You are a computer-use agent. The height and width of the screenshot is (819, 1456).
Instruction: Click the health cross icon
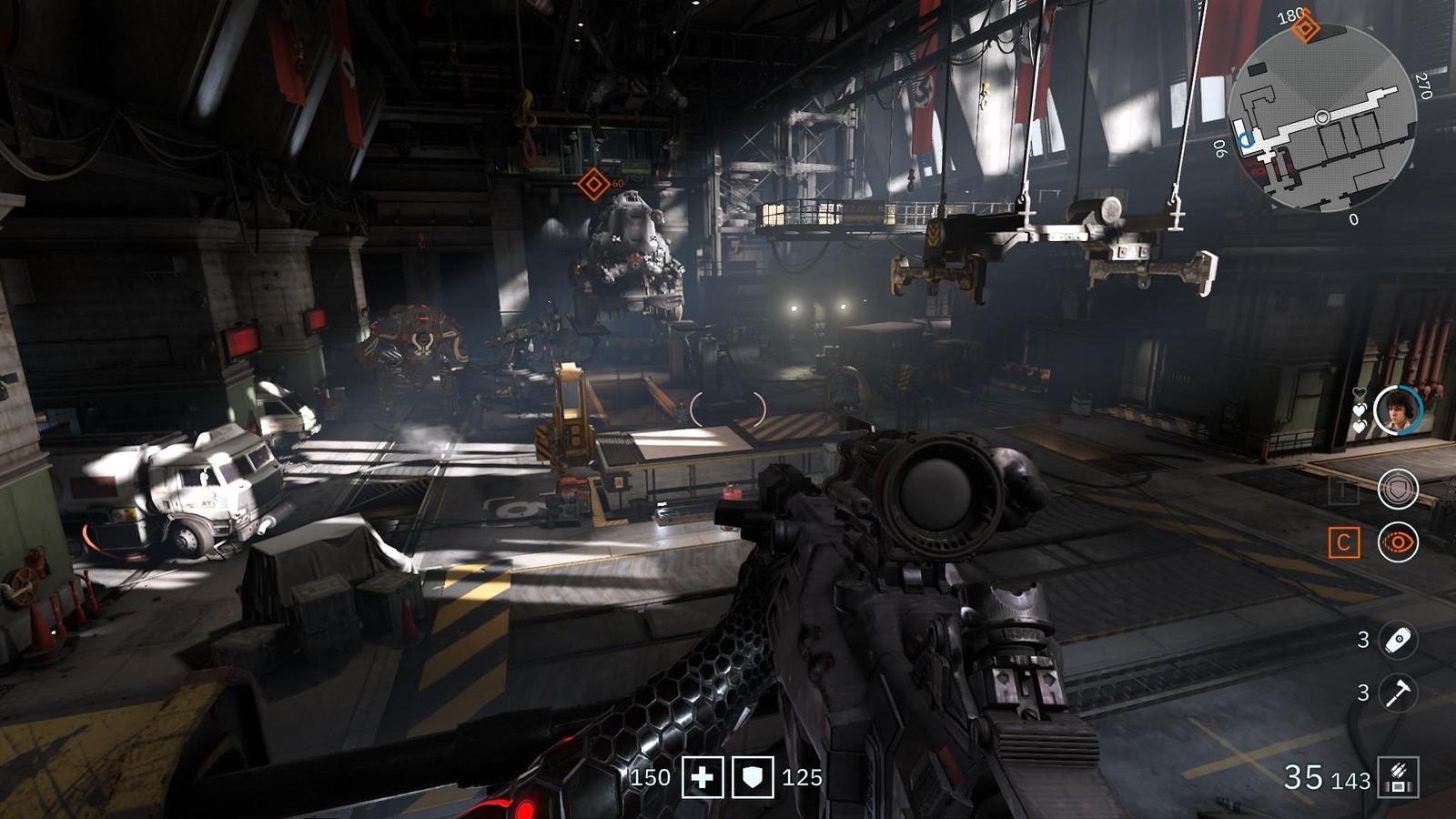coord(703,778)
